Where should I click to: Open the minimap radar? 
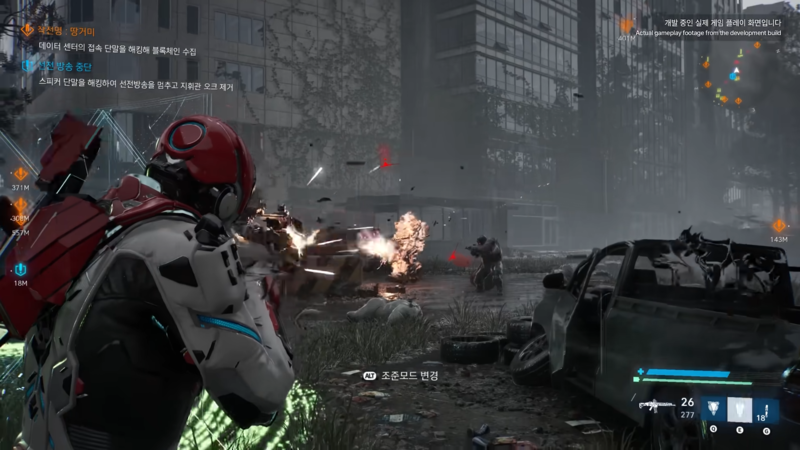pyautogui.click(x=733, y=74)
